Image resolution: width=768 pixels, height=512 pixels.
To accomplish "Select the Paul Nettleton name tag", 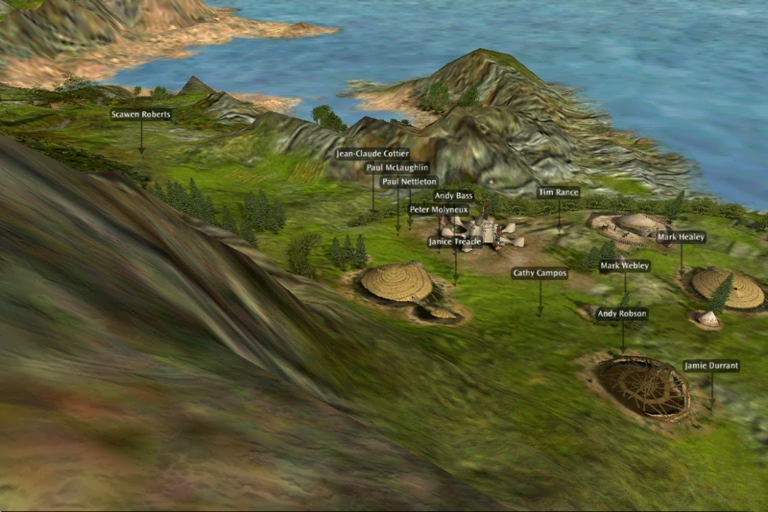I will point(409,182).
